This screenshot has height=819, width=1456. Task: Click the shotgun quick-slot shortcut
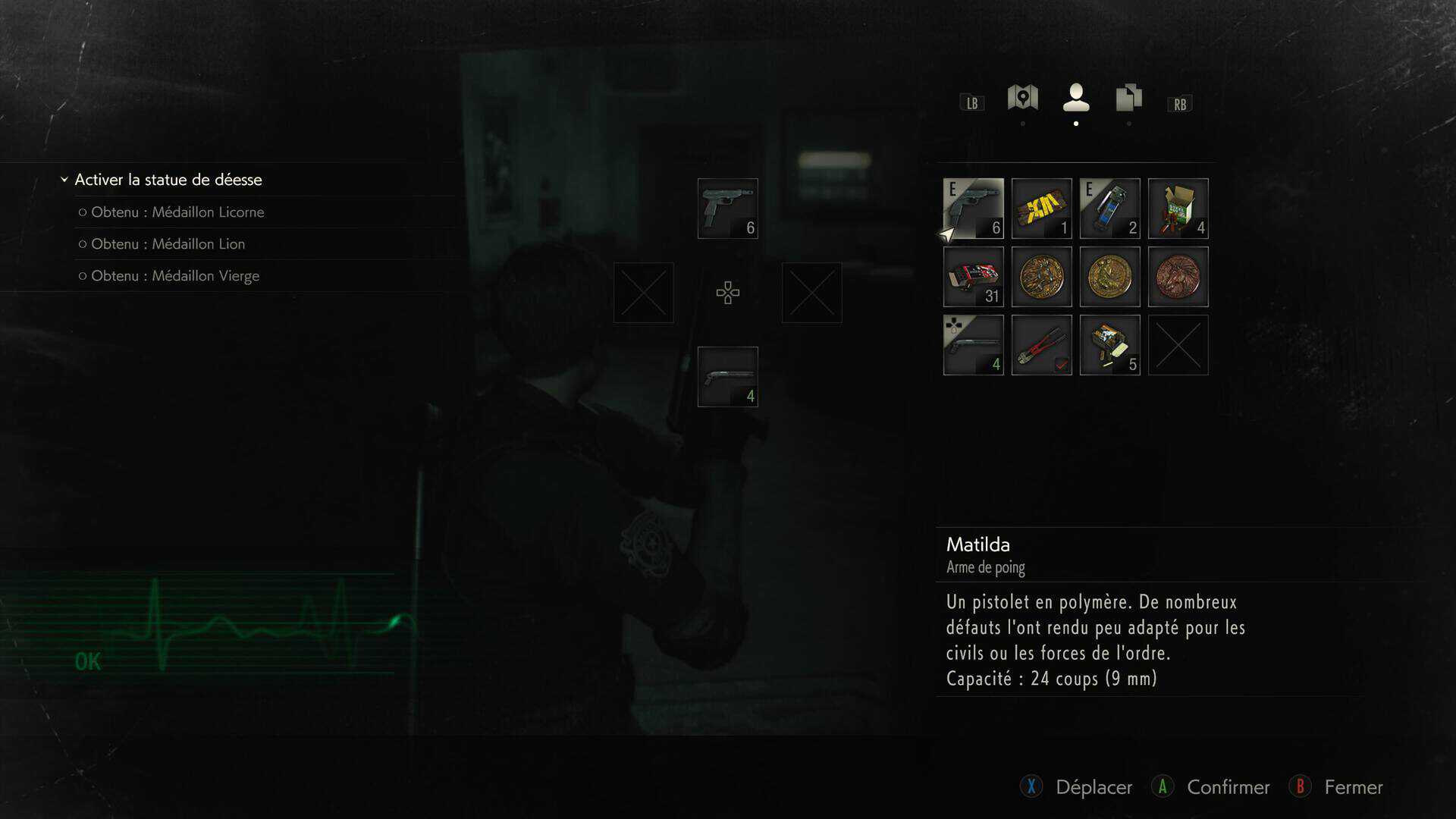click(x=727, y=377)
